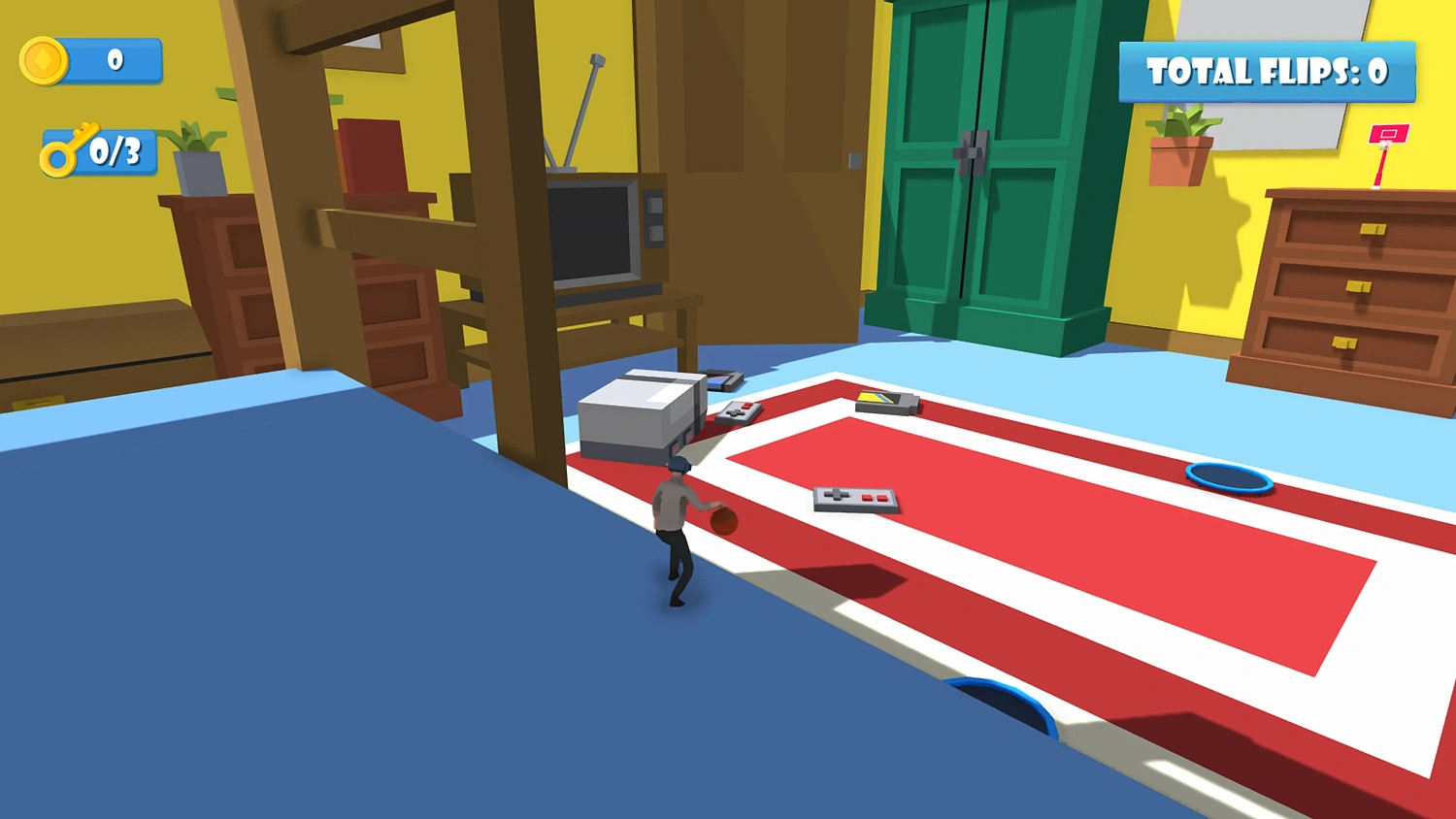This screenshot has height=819, width=1456.
Task: Select the white game console on the floor
Action: pyautogui.click(x=641, y=417)
